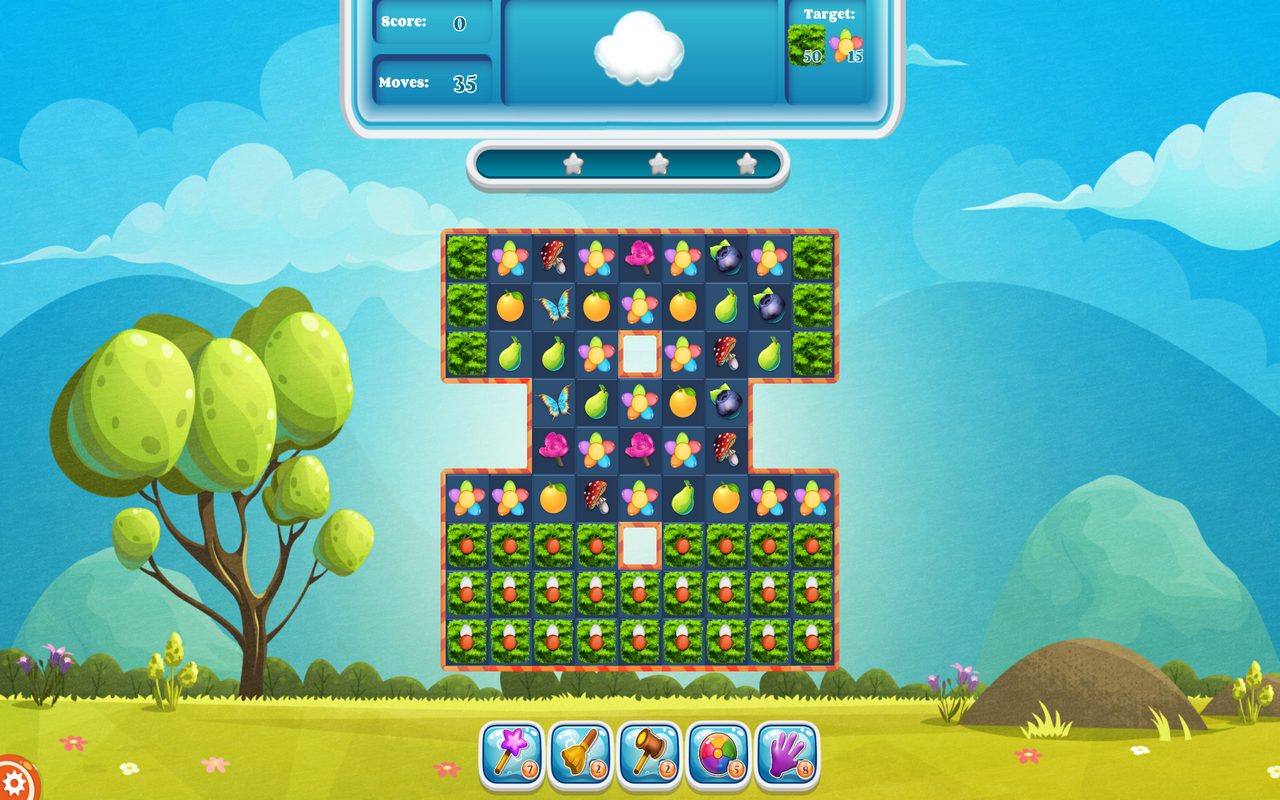Activate the hammer booster

click(648, 756)
